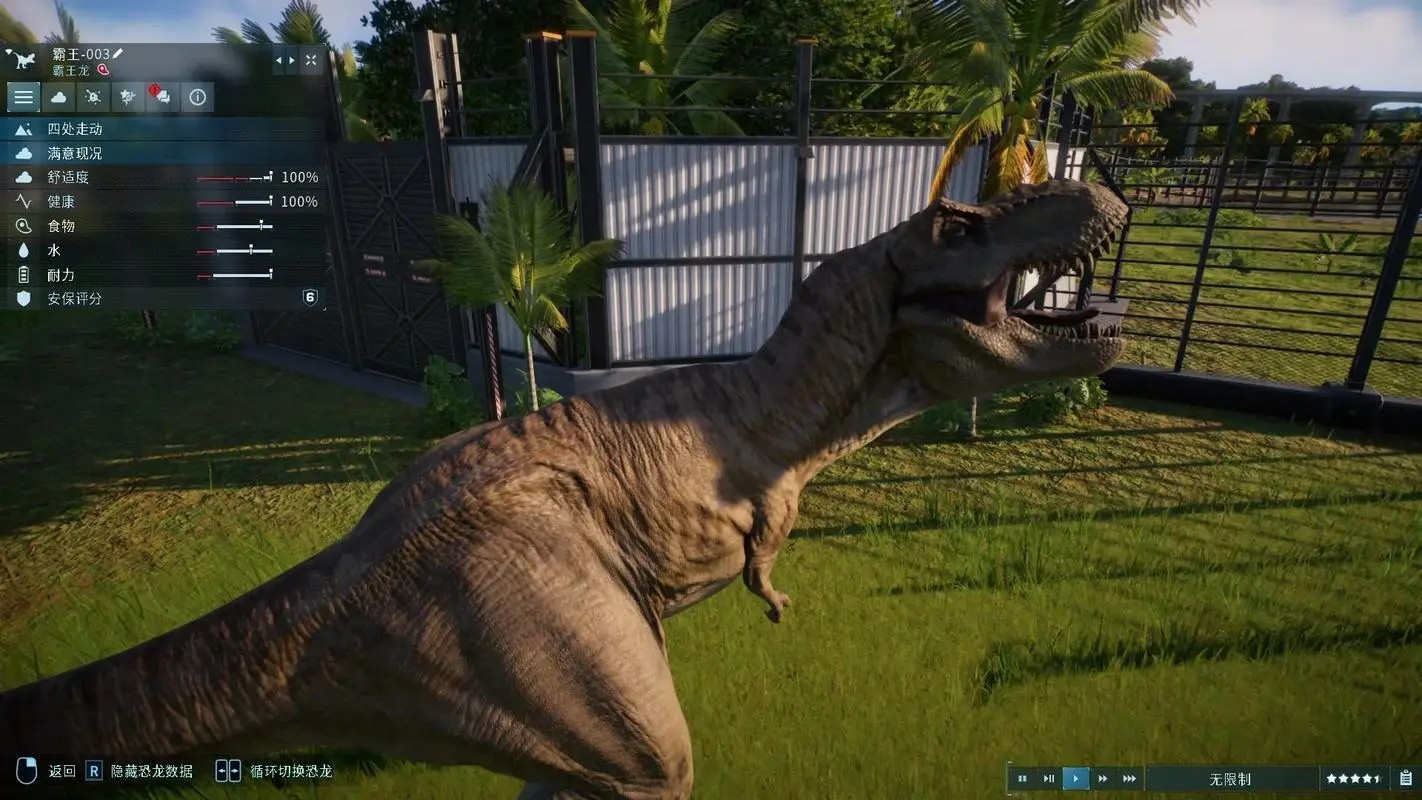The width and height of the screenshot is (1422, 800).
Task: Click the 无限制 funds display
Action: [1230, 779]
